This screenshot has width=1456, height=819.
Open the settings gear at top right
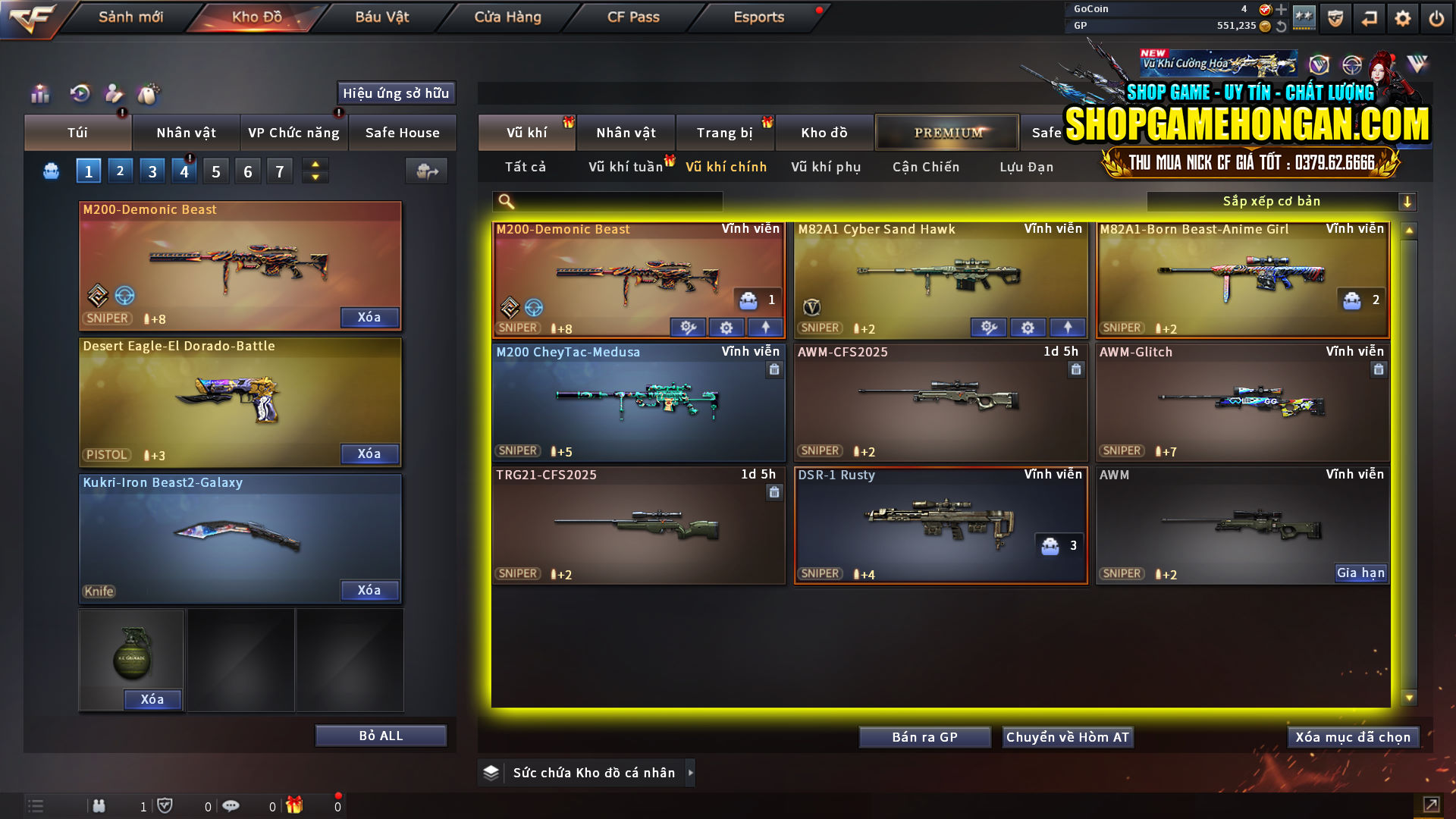pyautogui.click(x=1403, y=17)
